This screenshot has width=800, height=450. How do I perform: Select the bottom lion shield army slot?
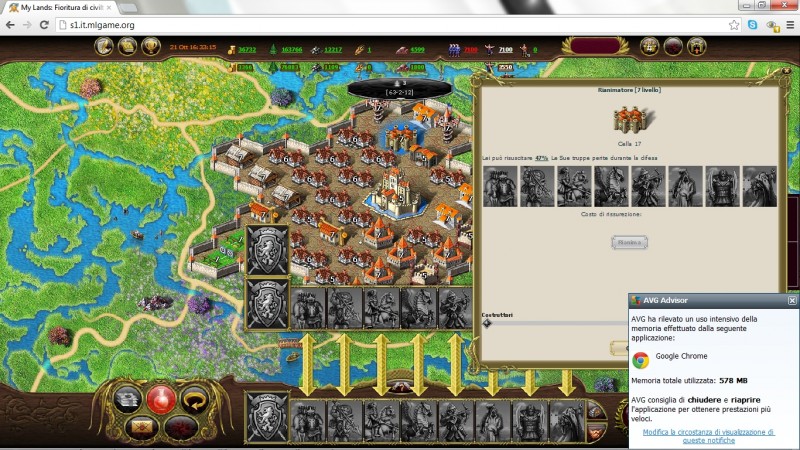pyautogui.click(x=268, y=413)
